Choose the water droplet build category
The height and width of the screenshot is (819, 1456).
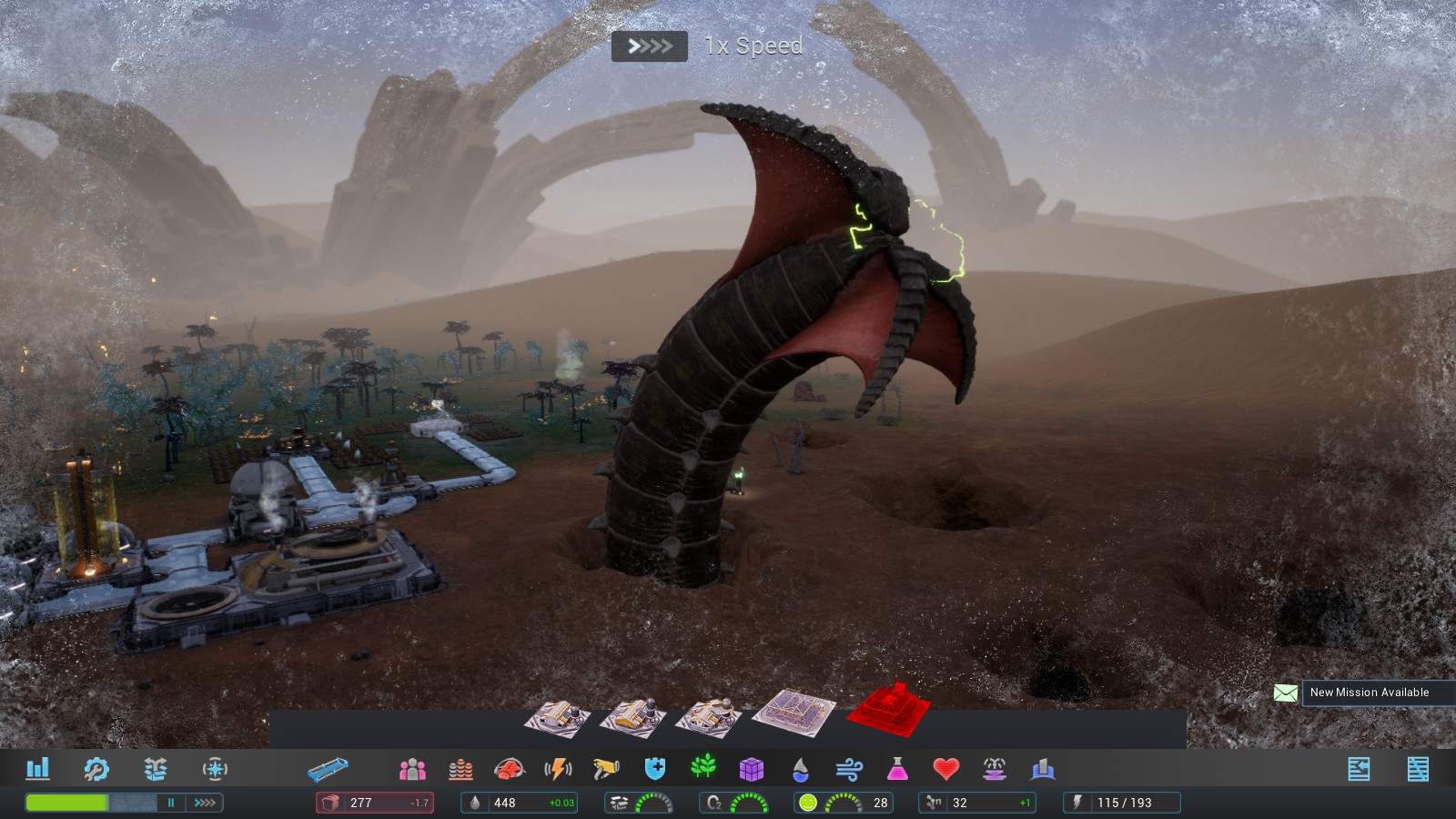pyautogui.click(x=800, y=770)
